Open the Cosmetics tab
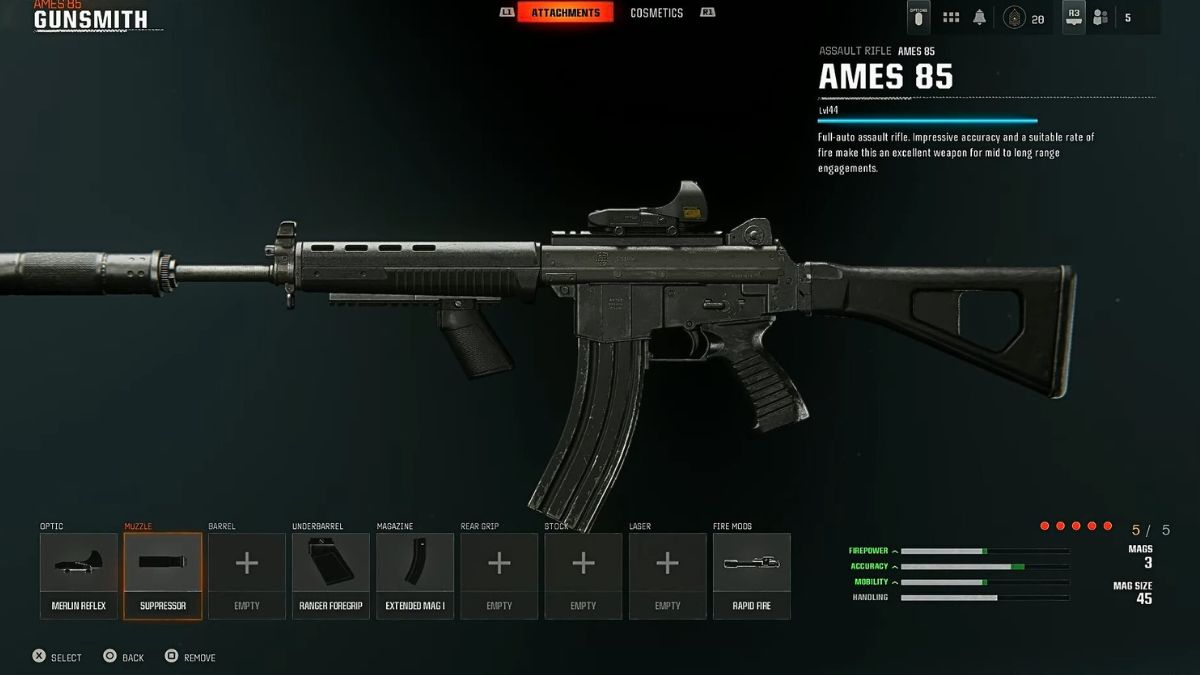 (656, 13)
